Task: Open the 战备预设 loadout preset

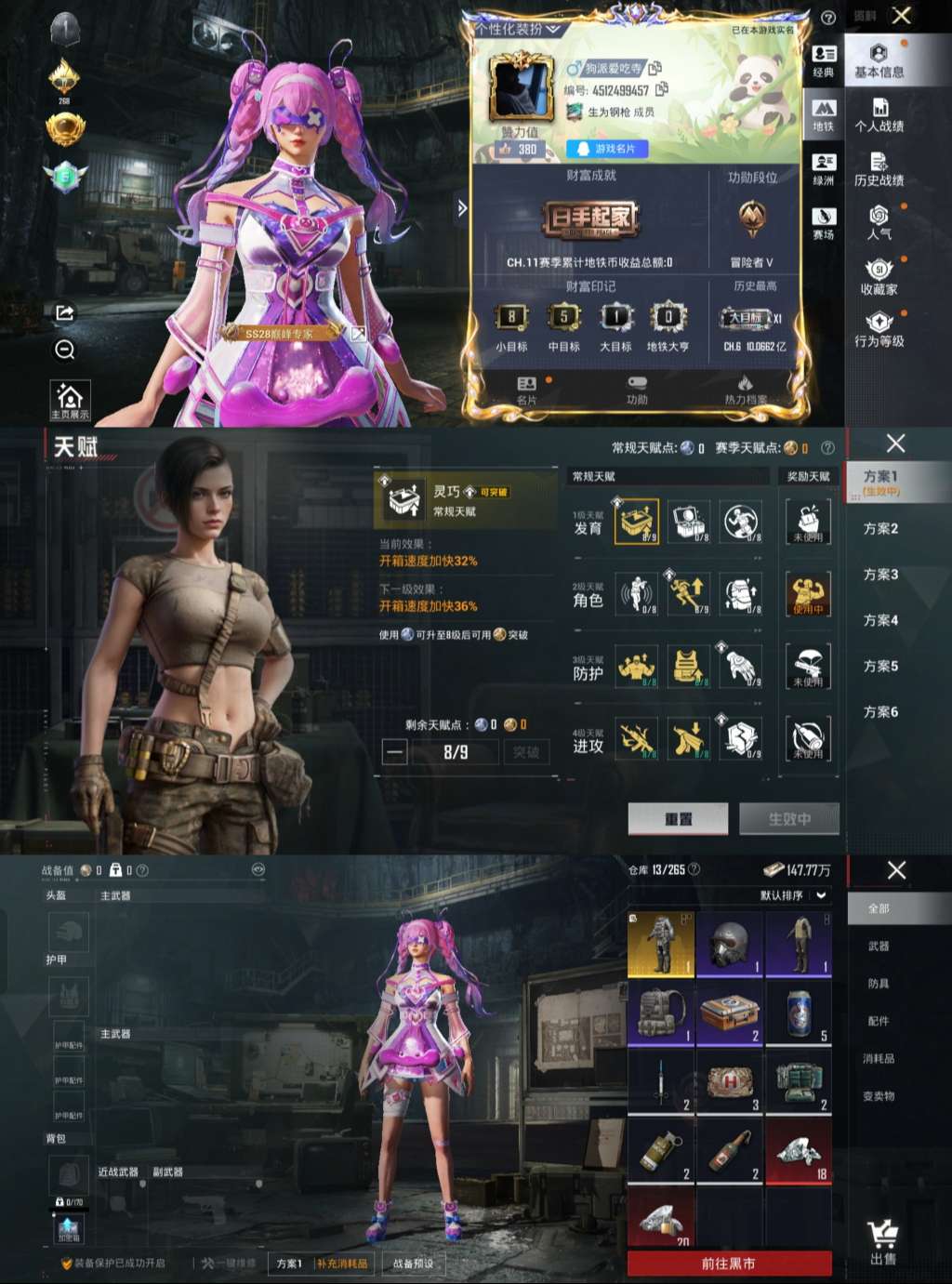Action: coord(412,1264)
